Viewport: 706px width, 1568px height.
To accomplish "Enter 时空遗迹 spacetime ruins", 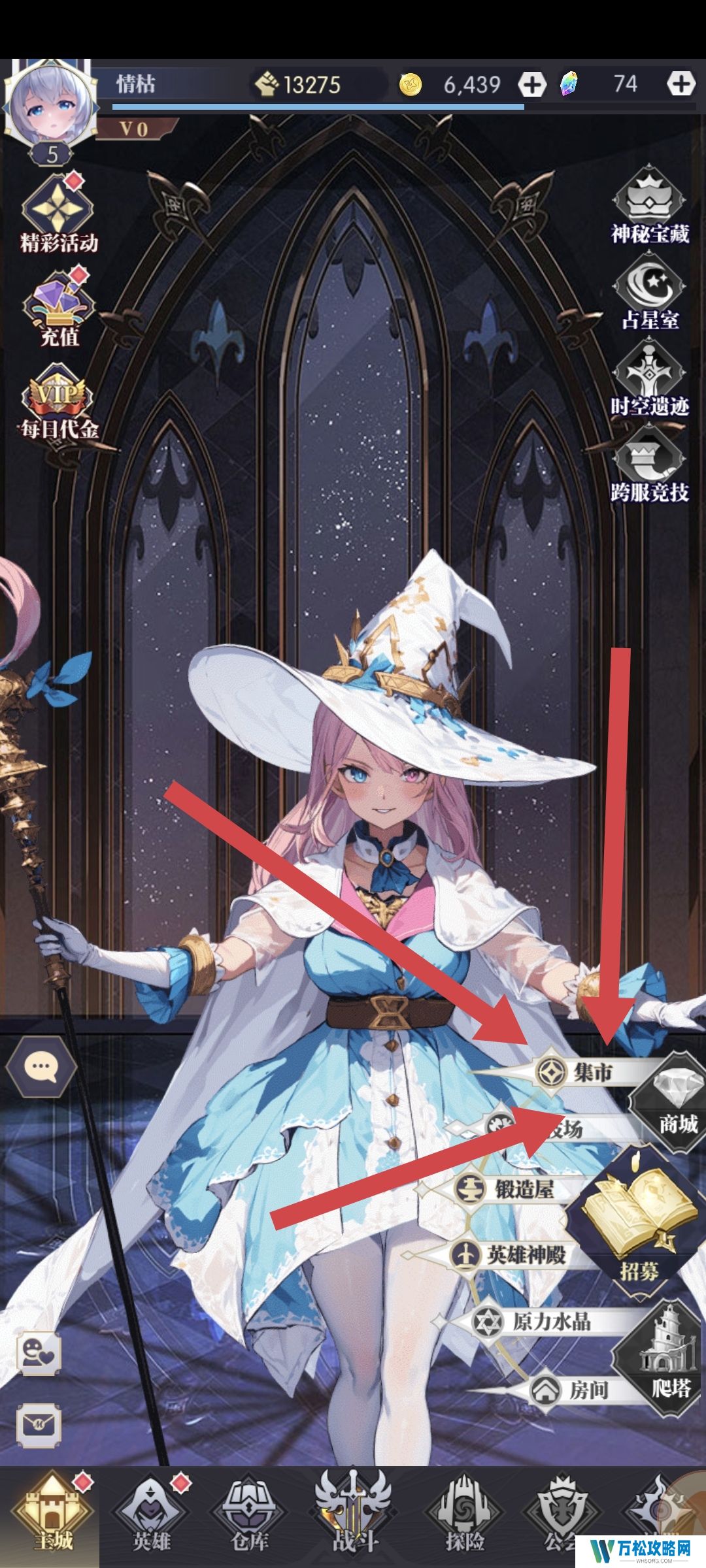I will [650, 379].
